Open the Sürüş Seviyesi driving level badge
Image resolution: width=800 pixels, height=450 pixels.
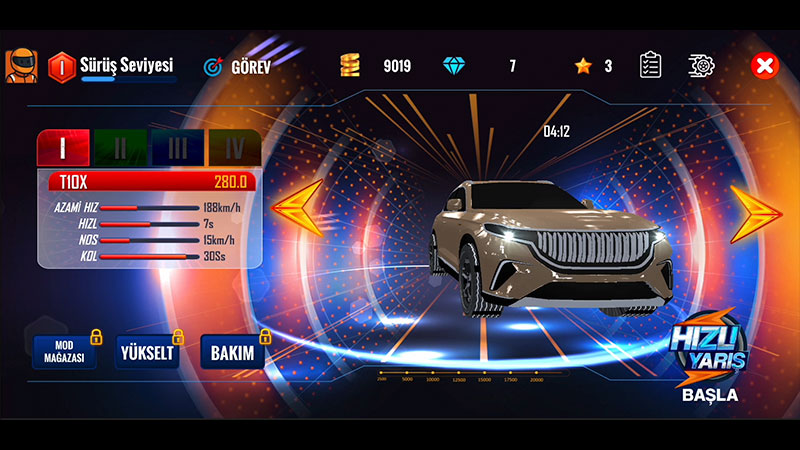coord(62,66)
